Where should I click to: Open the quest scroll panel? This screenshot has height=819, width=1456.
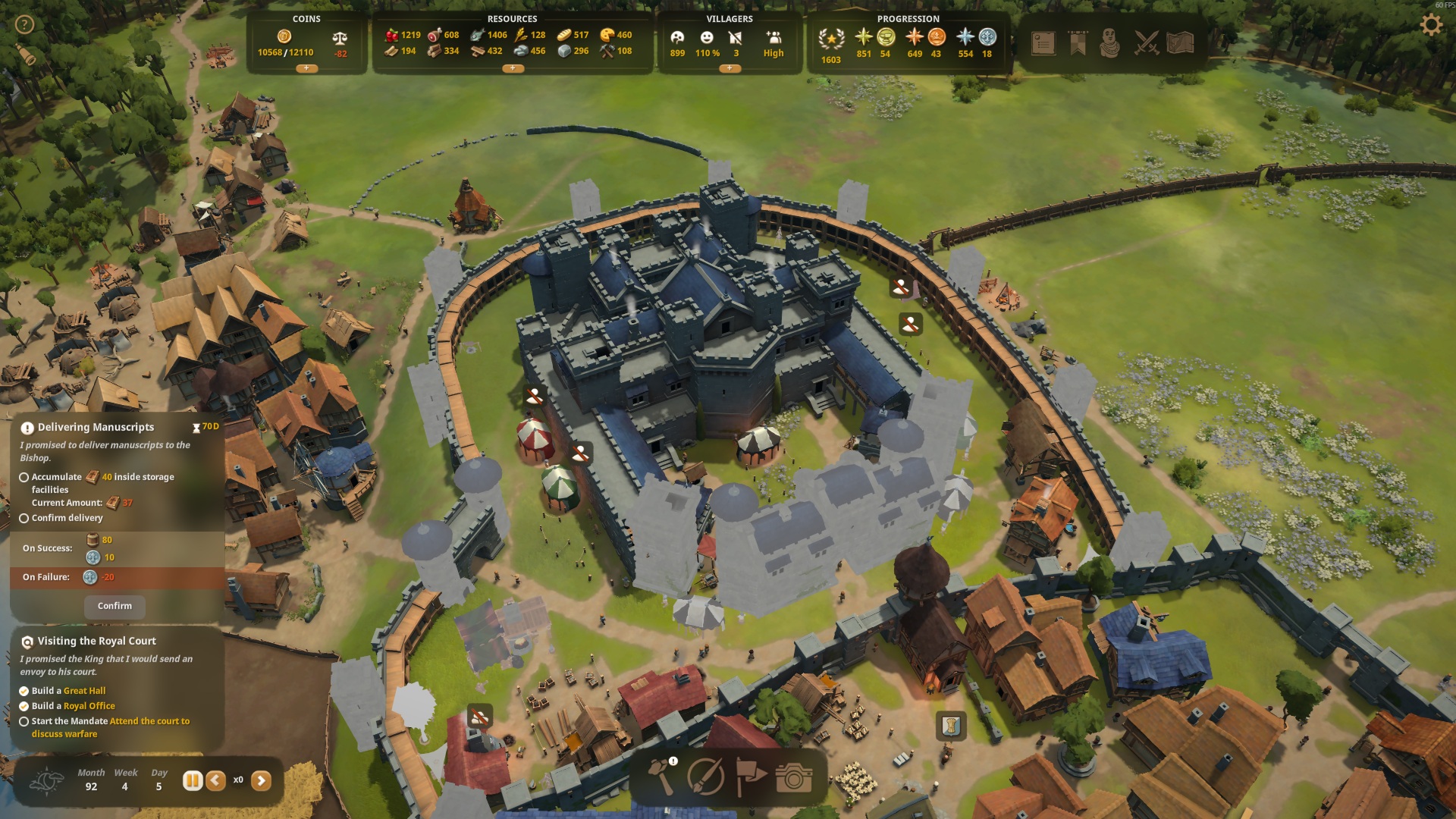click(x=1043, y=43)
